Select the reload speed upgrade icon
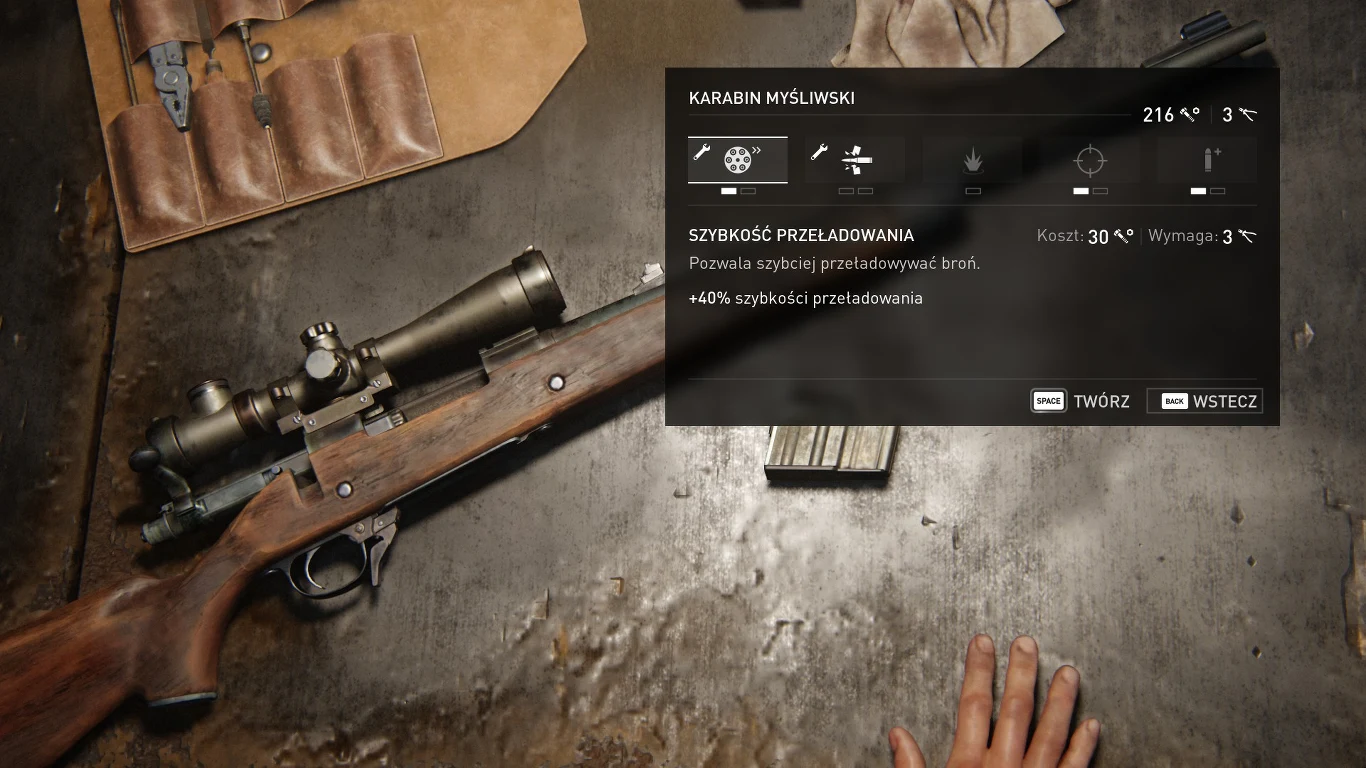The height and width of the screenshot is (768, 1366). 738,159
